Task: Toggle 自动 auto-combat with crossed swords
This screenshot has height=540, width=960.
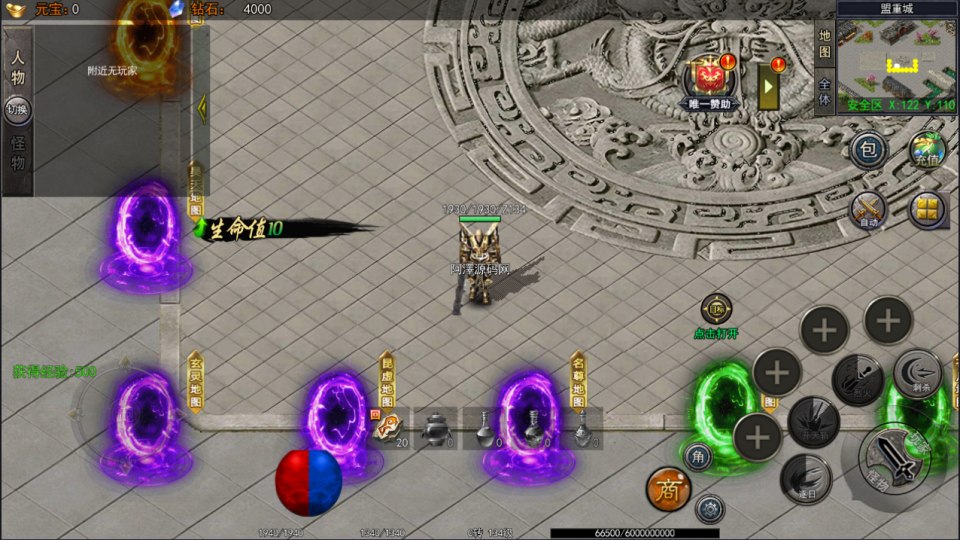Action: [869, 210]
